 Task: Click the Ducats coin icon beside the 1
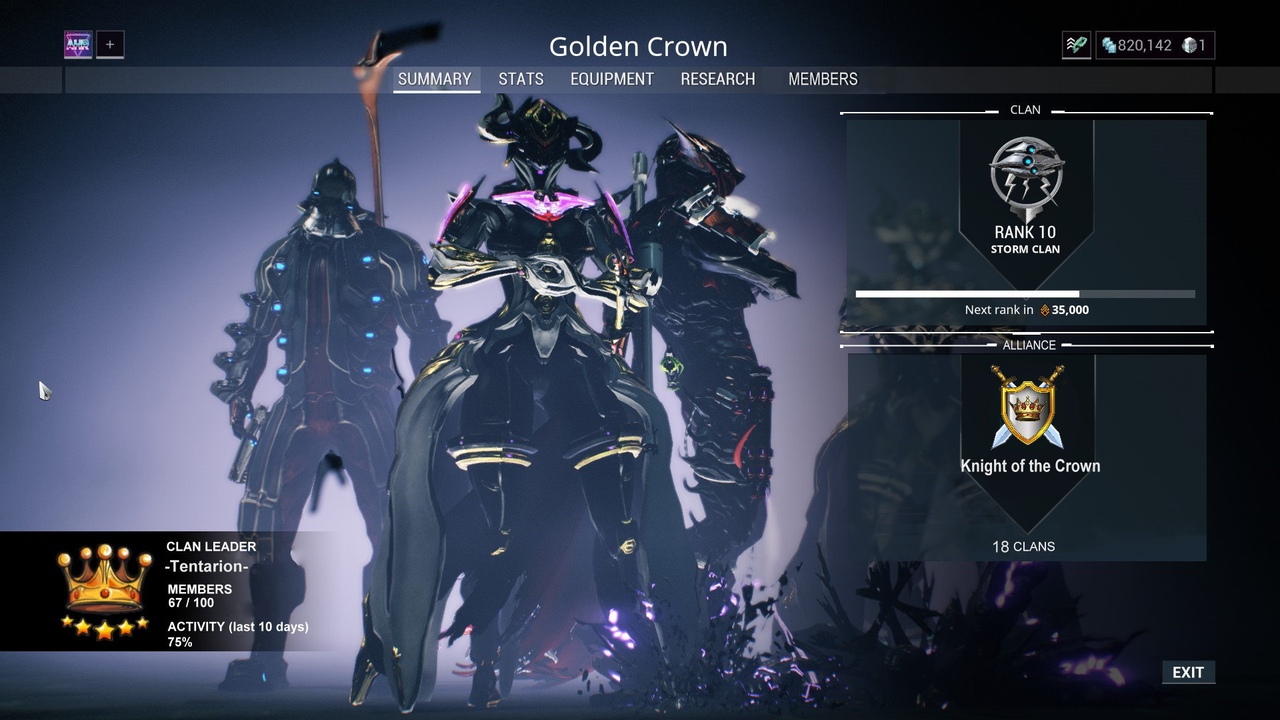click(x=1188, y=45)
